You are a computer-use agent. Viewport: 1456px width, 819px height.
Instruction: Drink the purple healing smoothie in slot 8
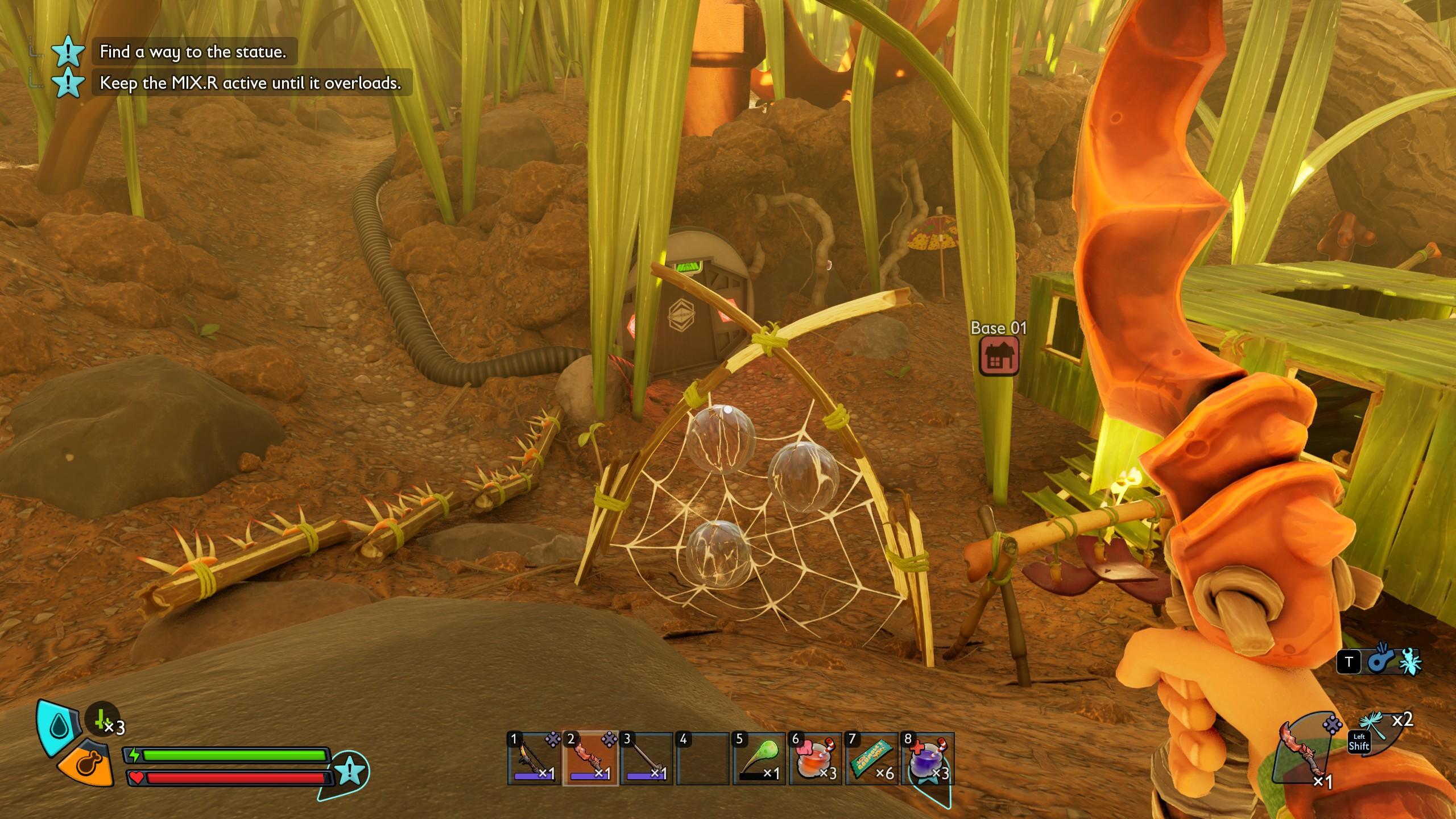coord(927,759)
